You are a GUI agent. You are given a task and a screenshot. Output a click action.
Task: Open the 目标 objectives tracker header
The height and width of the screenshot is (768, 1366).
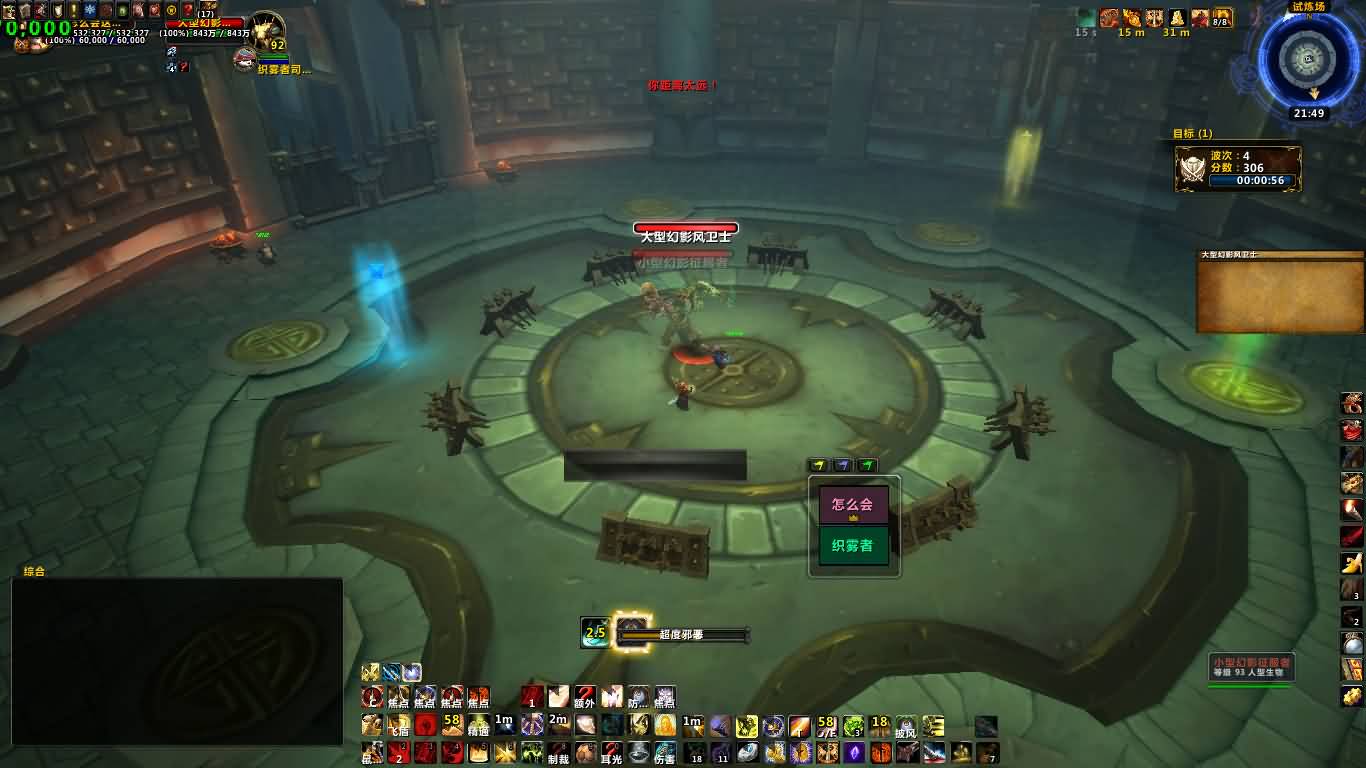coord(1192,133)
